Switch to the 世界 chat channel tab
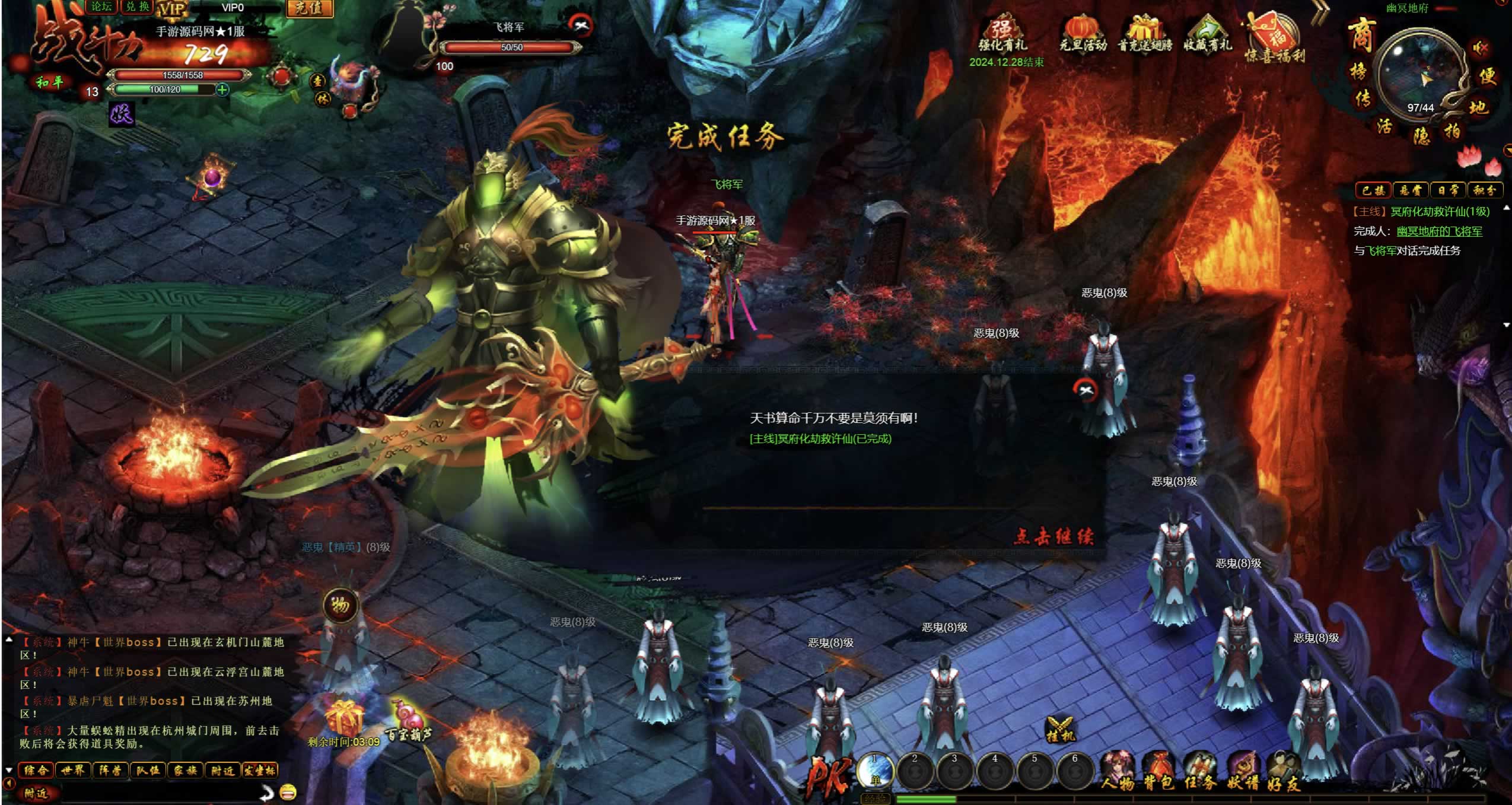Screen dimensions: 1512x805 coord(73,771)
